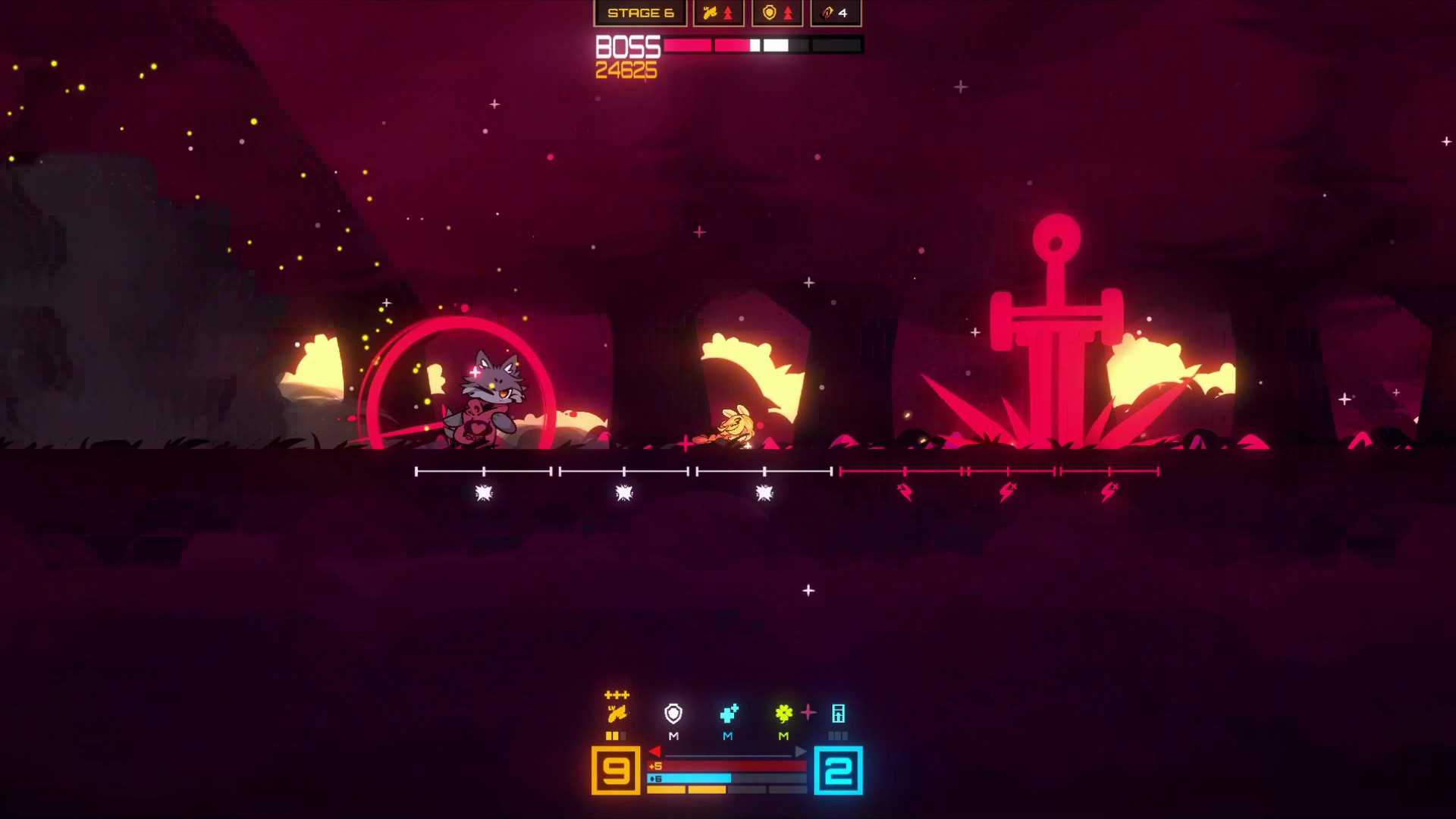1456x819 pixels.
Task: Select the weapon level-up icon in top bar
Action: [x=718, y=13]
